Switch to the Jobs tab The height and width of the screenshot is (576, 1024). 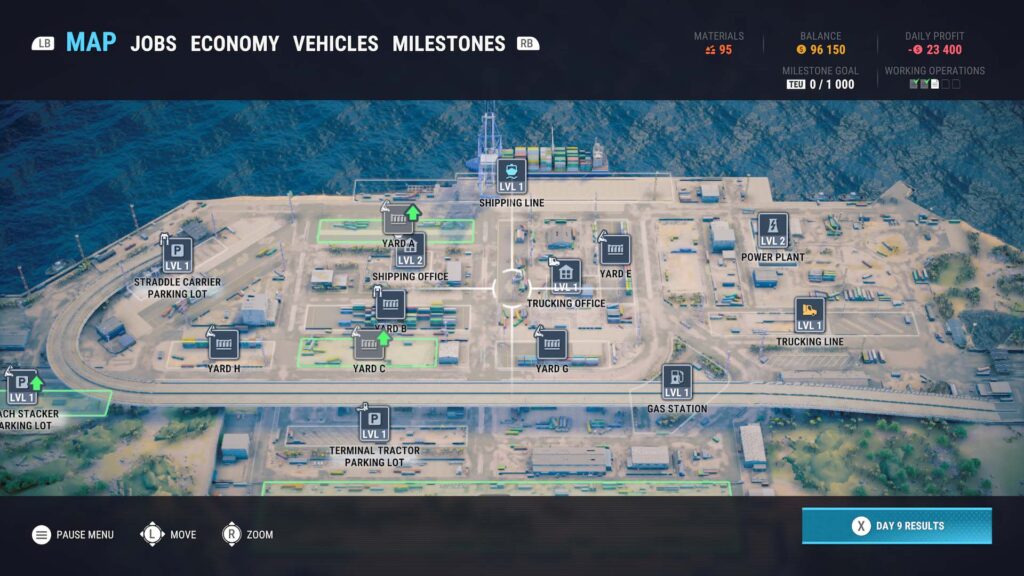[x=153, y=44]
